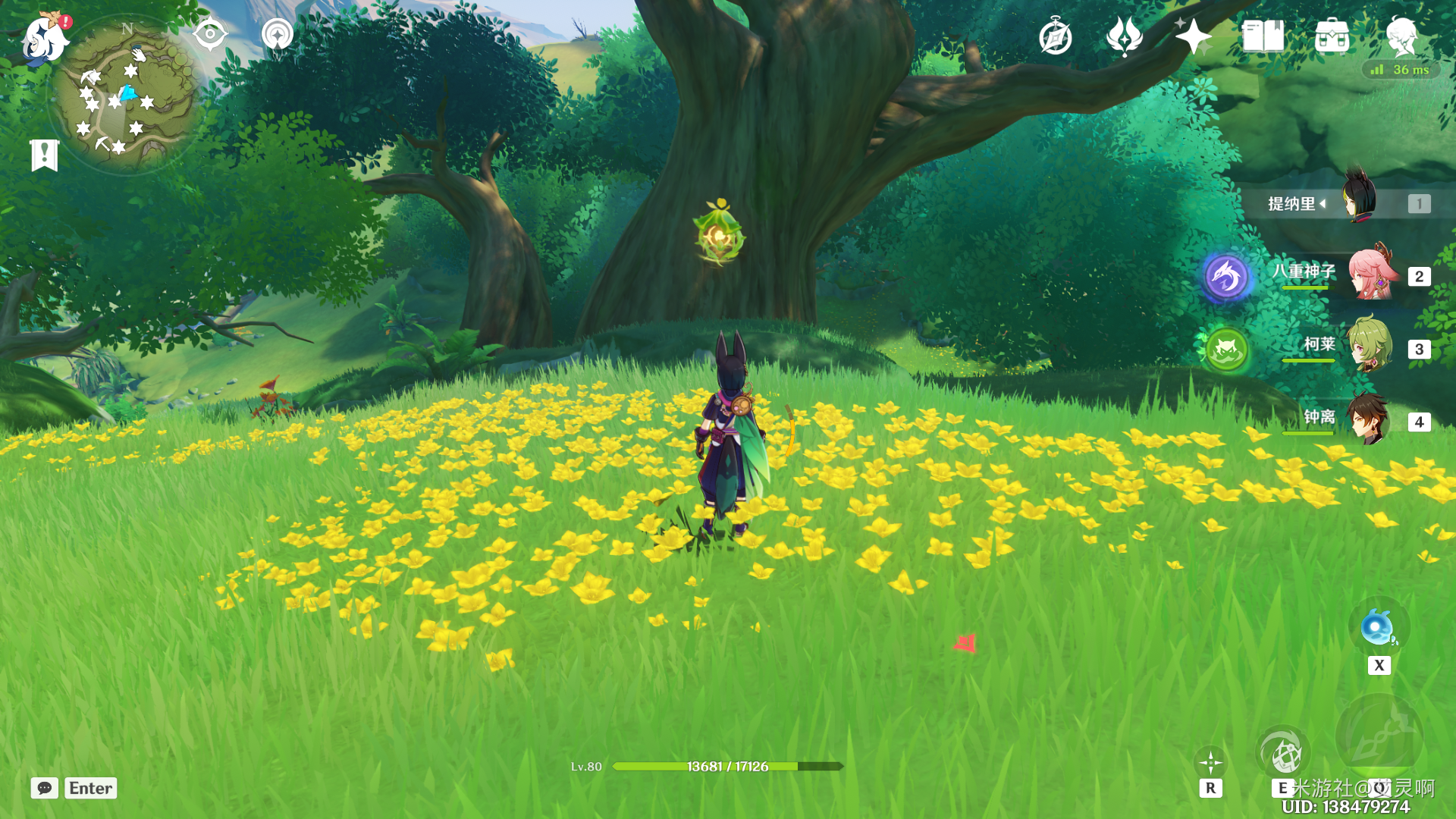Viewport: 1456px width, 819px height.
Task: Open the quest navigation target icon
Action: click(x=209, y=34)
